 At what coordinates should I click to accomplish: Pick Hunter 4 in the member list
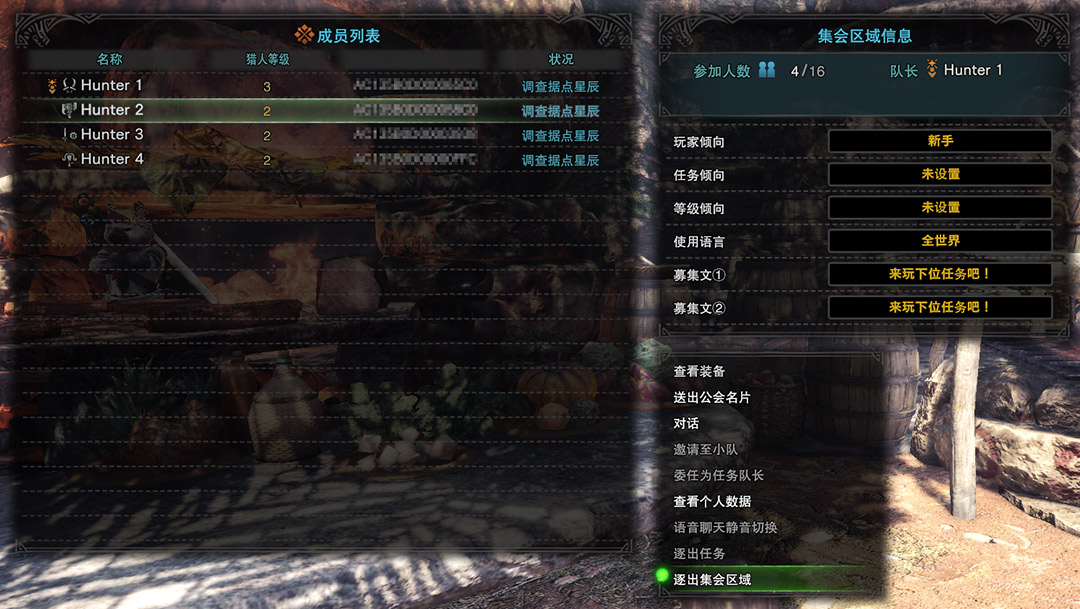click(x=111, y=159)
